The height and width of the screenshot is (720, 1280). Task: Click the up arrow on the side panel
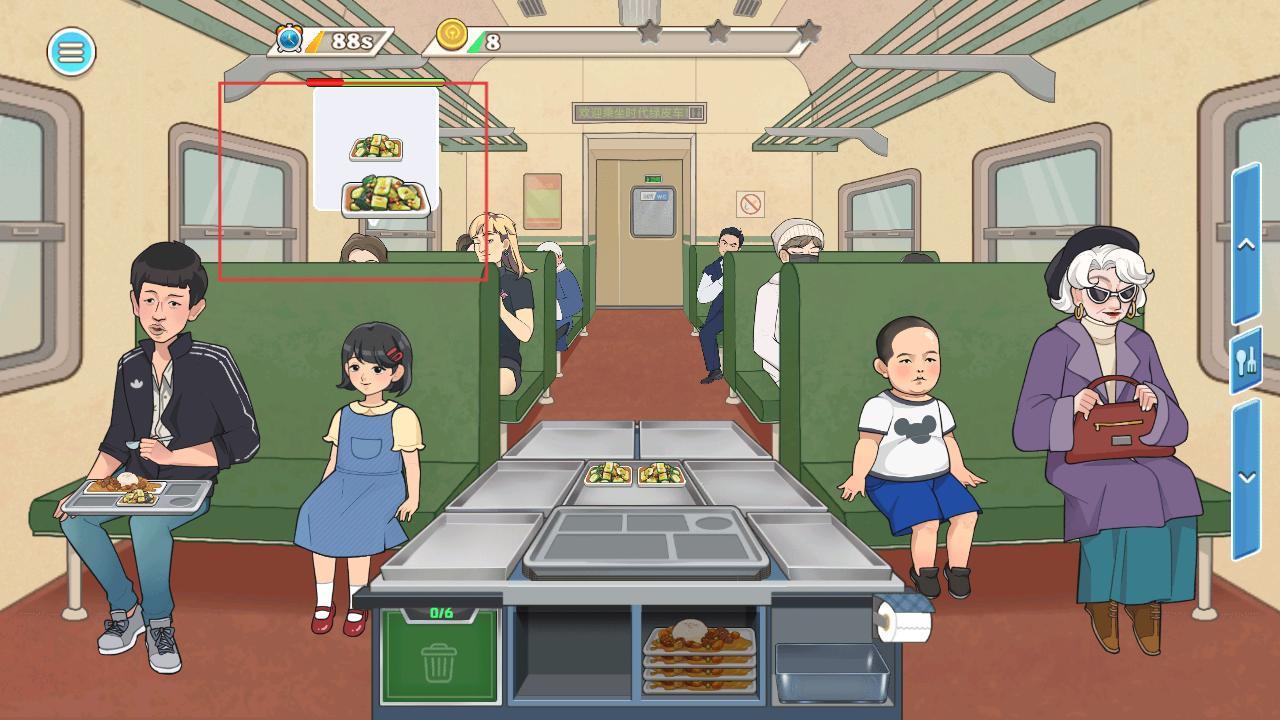(x=1246, y=245)
